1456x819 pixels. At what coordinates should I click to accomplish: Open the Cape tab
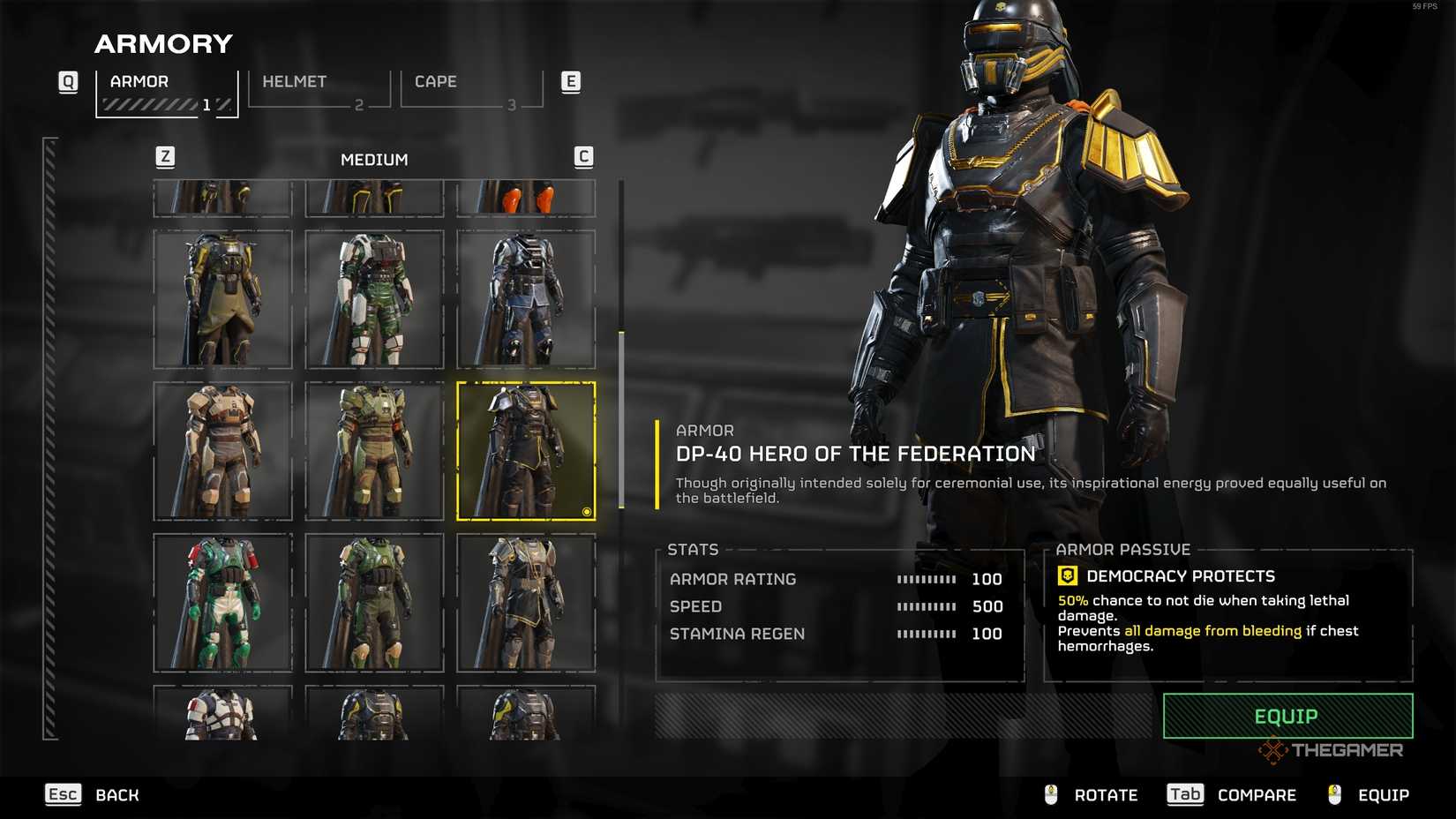pyautogui.click(x=471, y=89)
